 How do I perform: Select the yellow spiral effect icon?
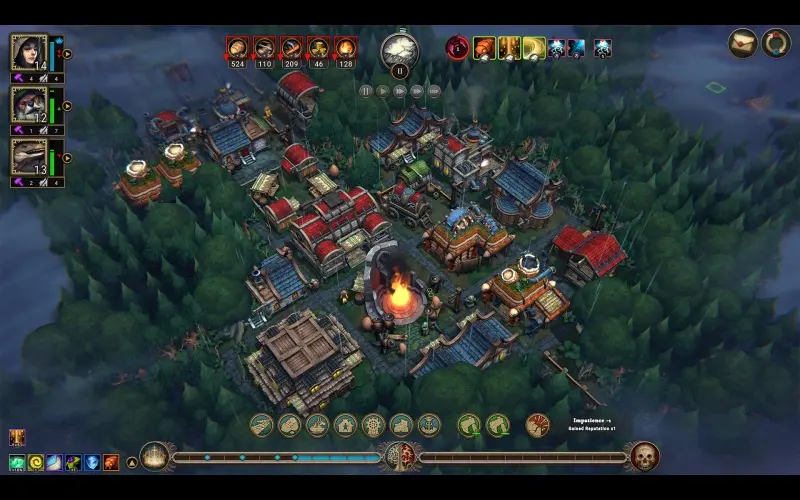coord(36,462)
